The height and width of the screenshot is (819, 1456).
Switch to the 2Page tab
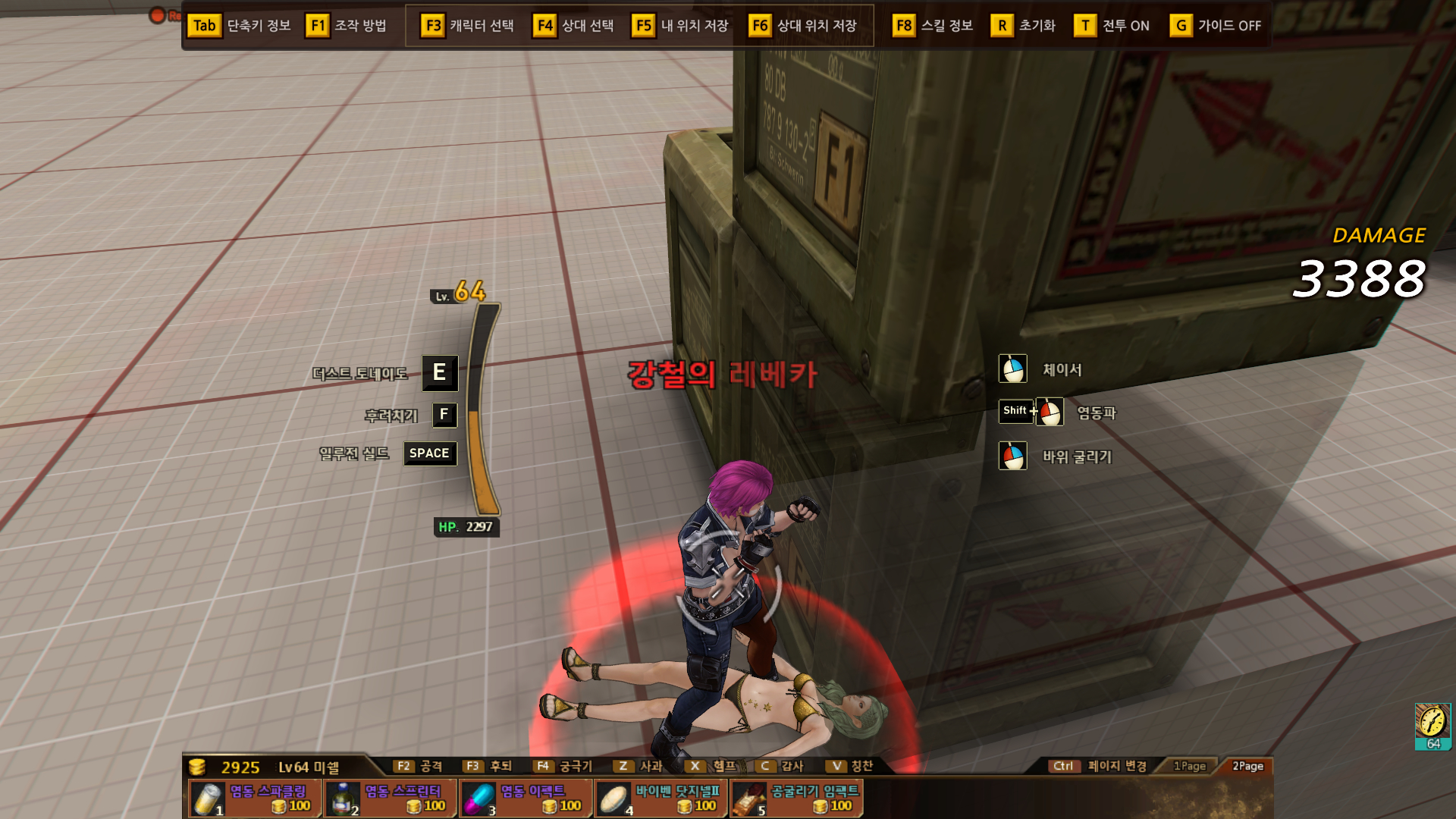[1247, 766]
